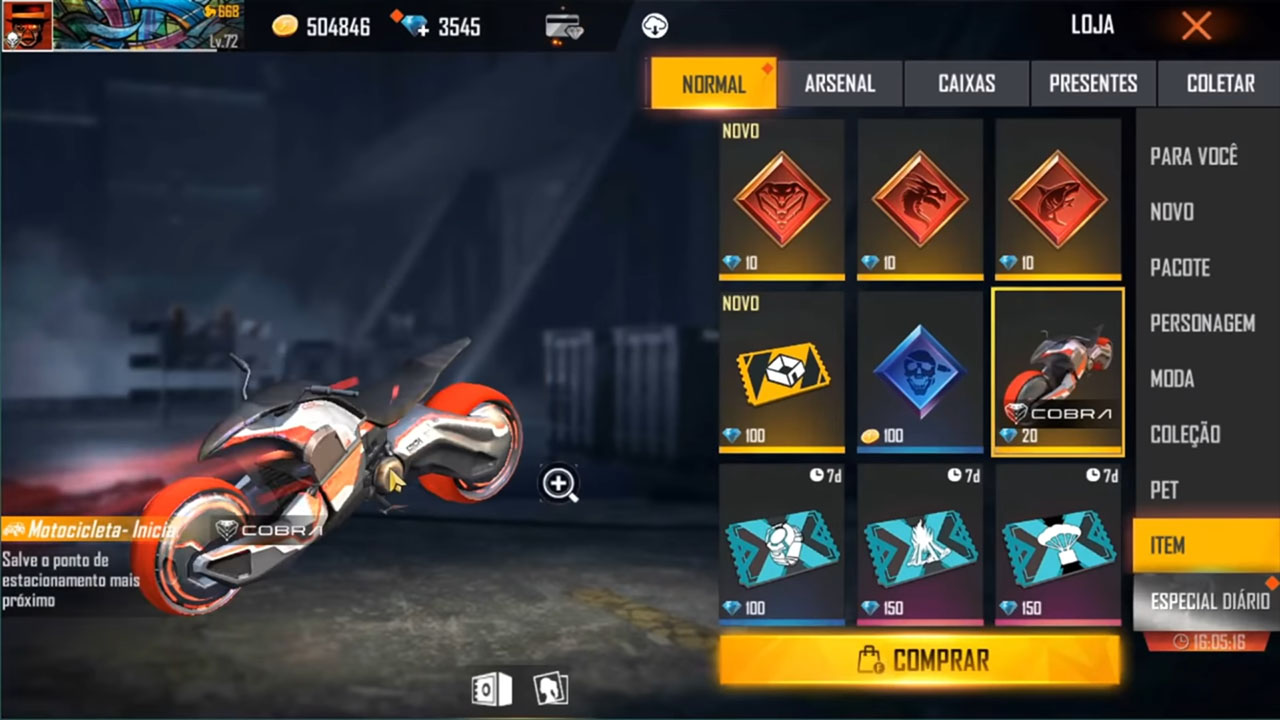
Task: Open the magnifier zoom icon near the motorcycle
Action: coord(558,485)
